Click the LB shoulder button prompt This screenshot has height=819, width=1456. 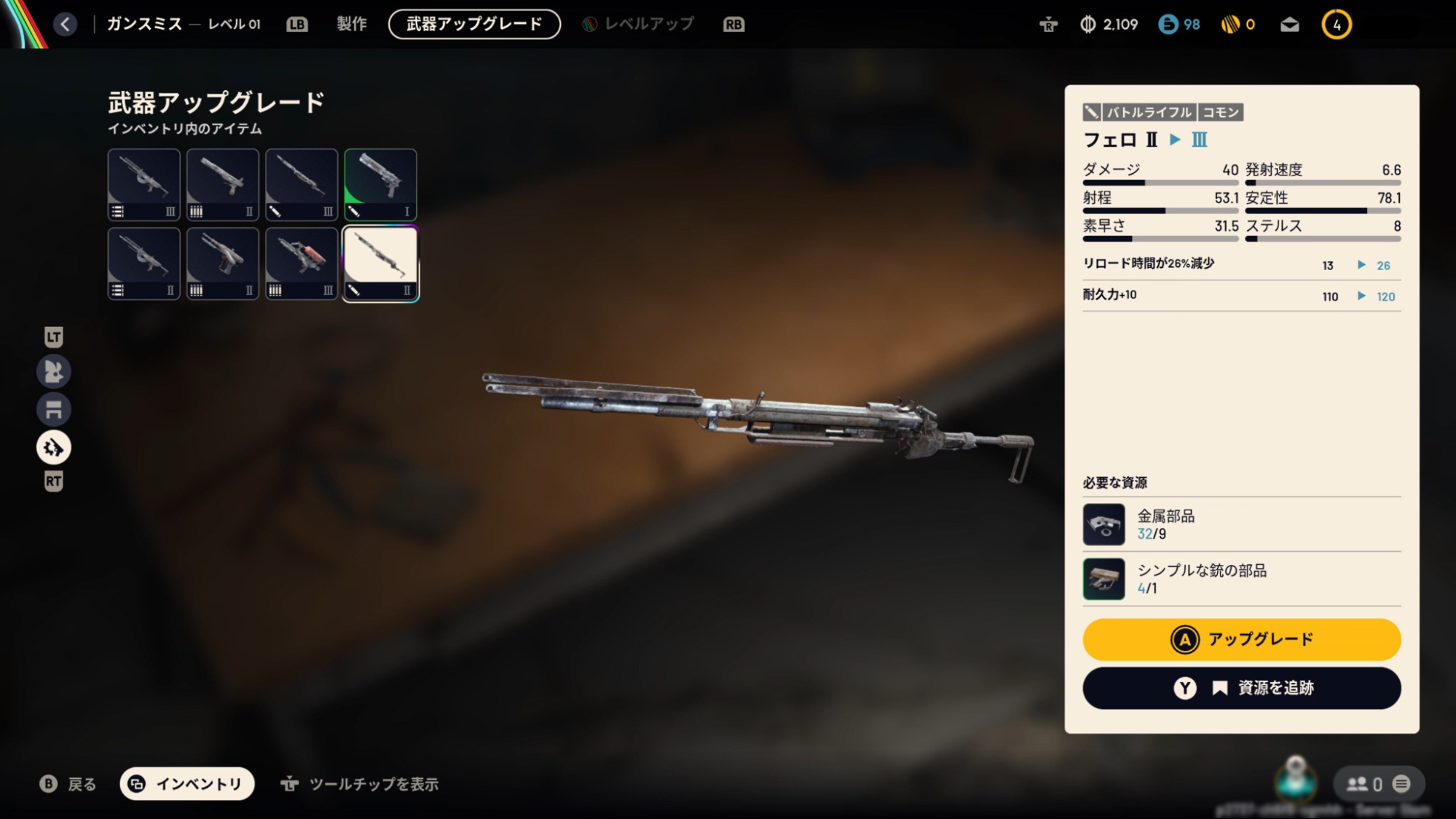pos(296,23)
